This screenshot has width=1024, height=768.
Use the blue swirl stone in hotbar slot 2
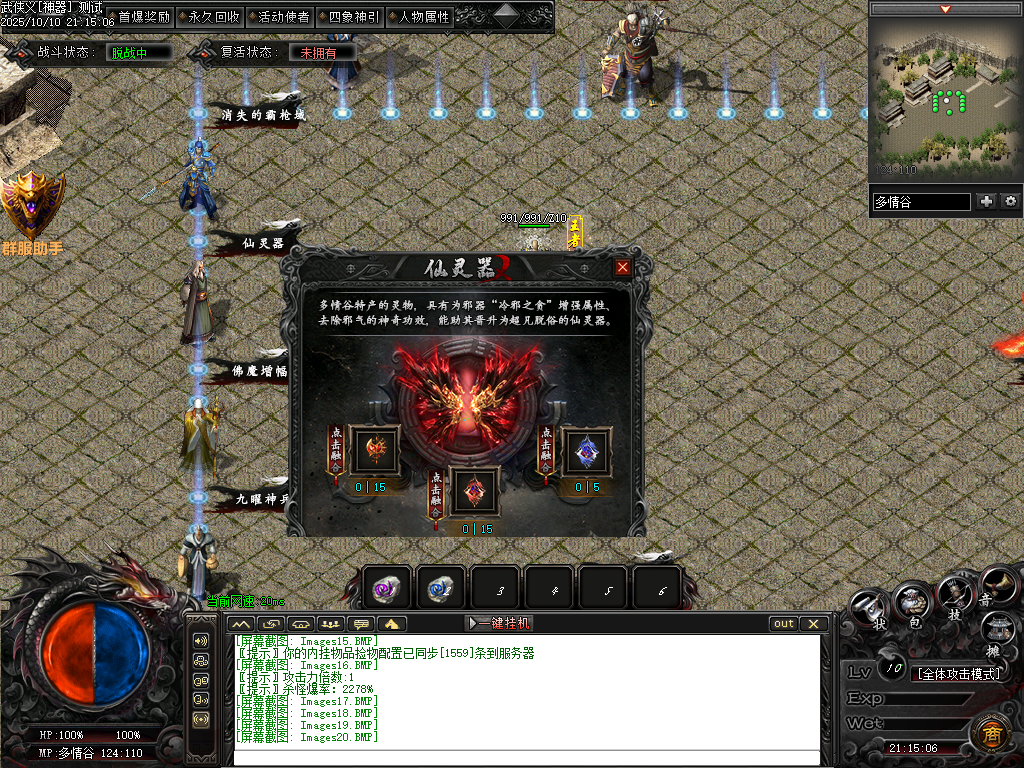[441, 589]
